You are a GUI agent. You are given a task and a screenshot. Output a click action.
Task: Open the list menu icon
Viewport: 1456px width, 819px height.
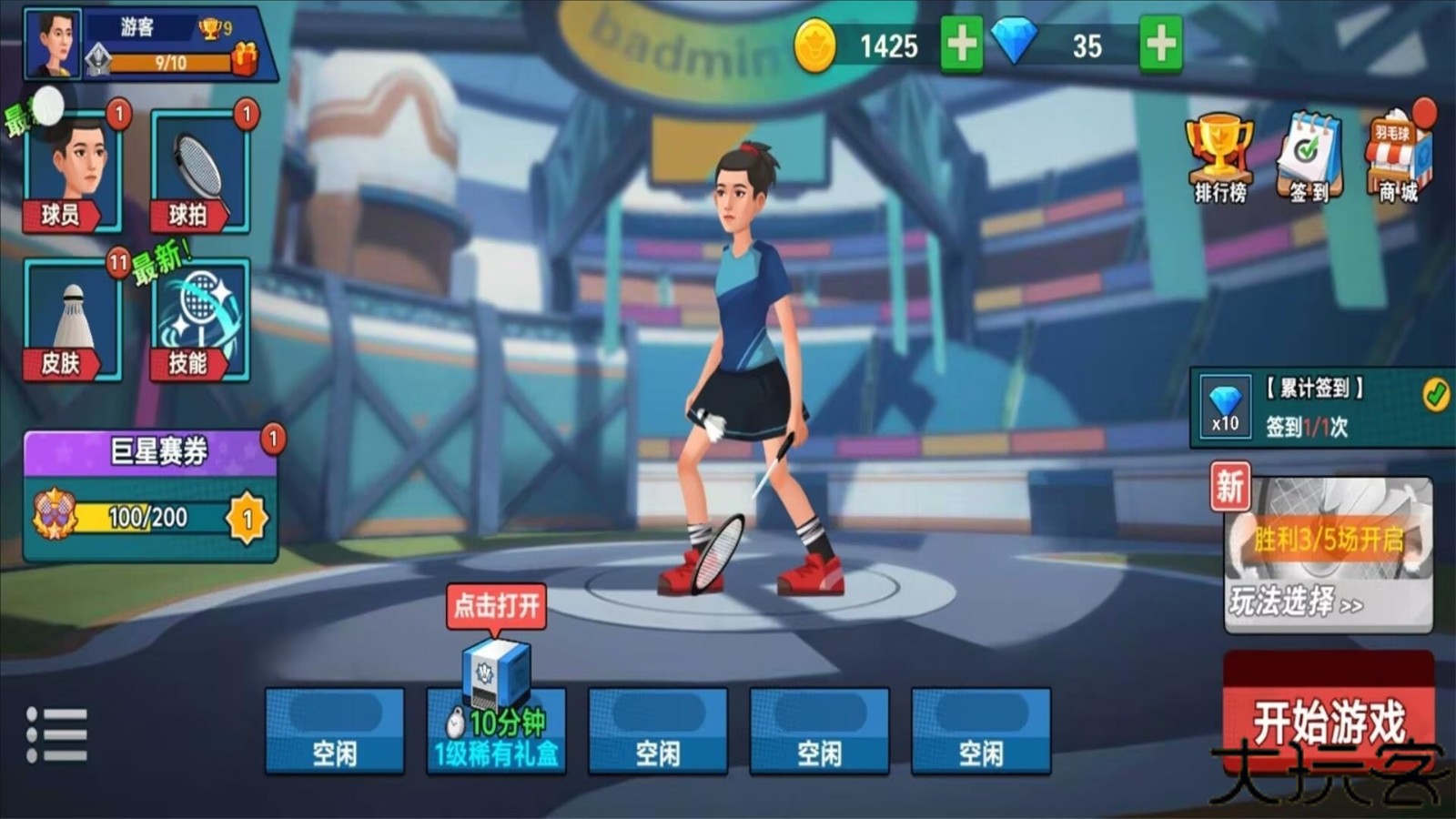click(x=56, y=733)
